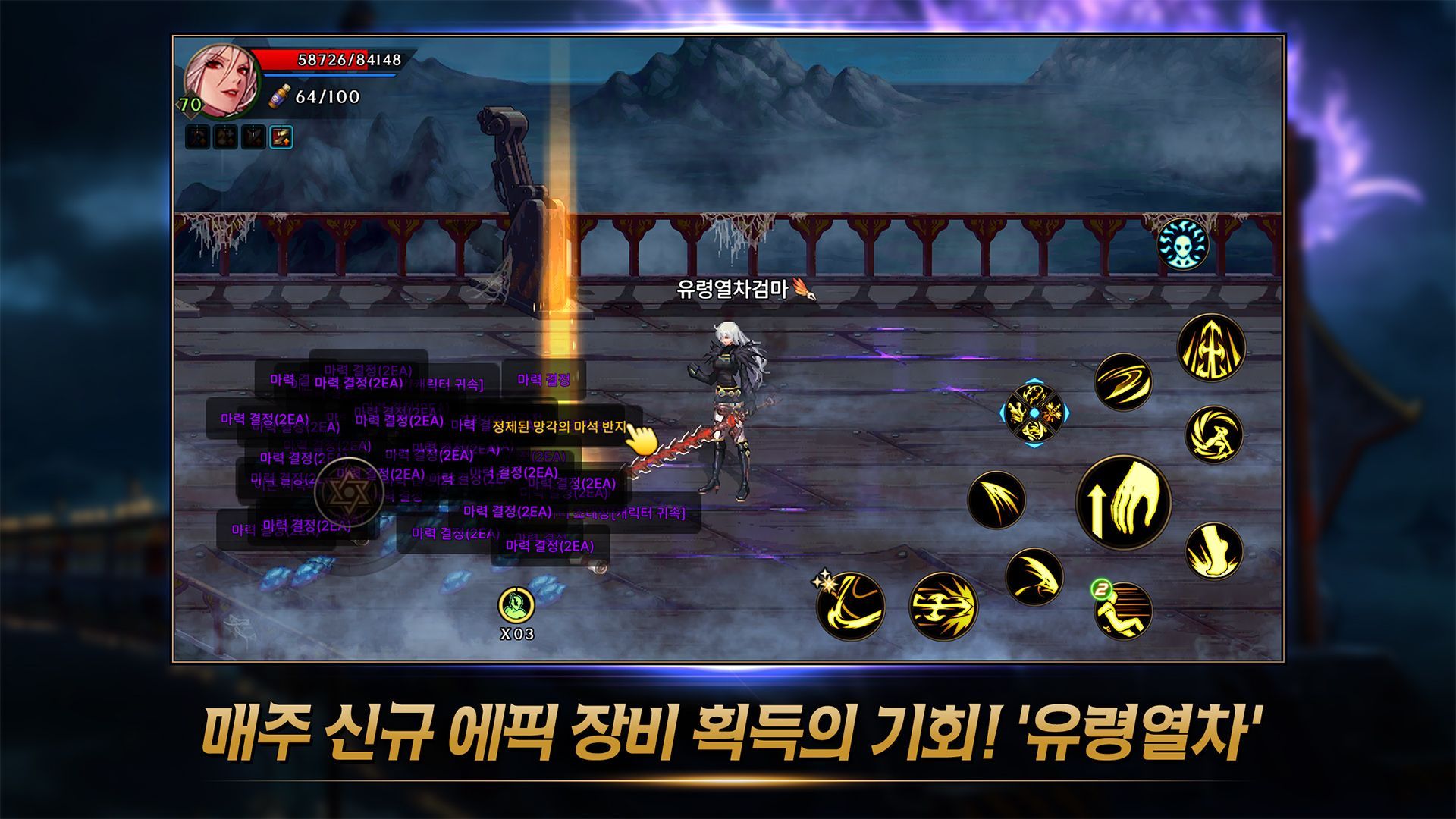Tap the white-haired character portrait

221,80
